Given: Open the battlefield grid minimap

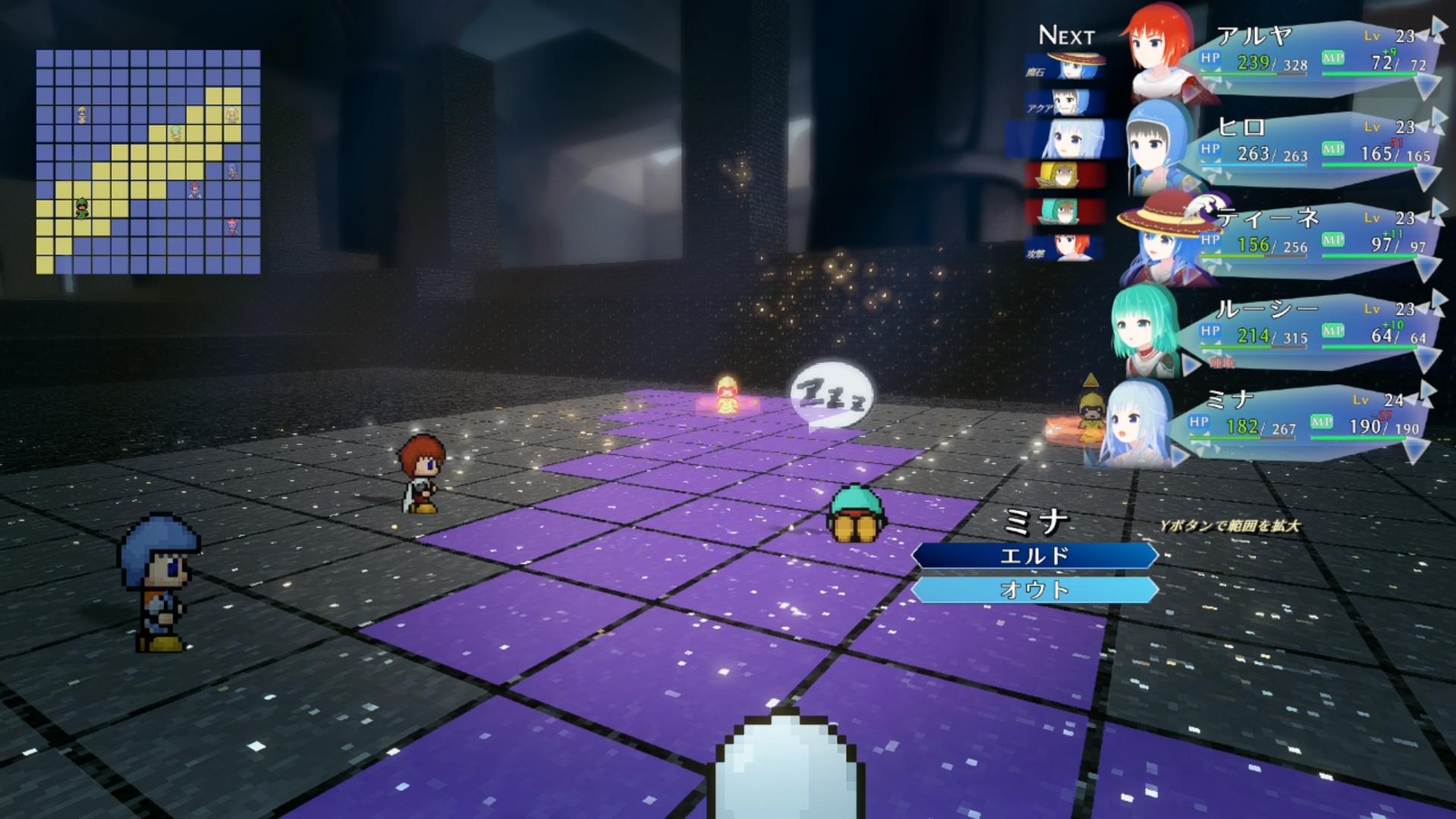Looking at the screenshot, I should 149,162.
